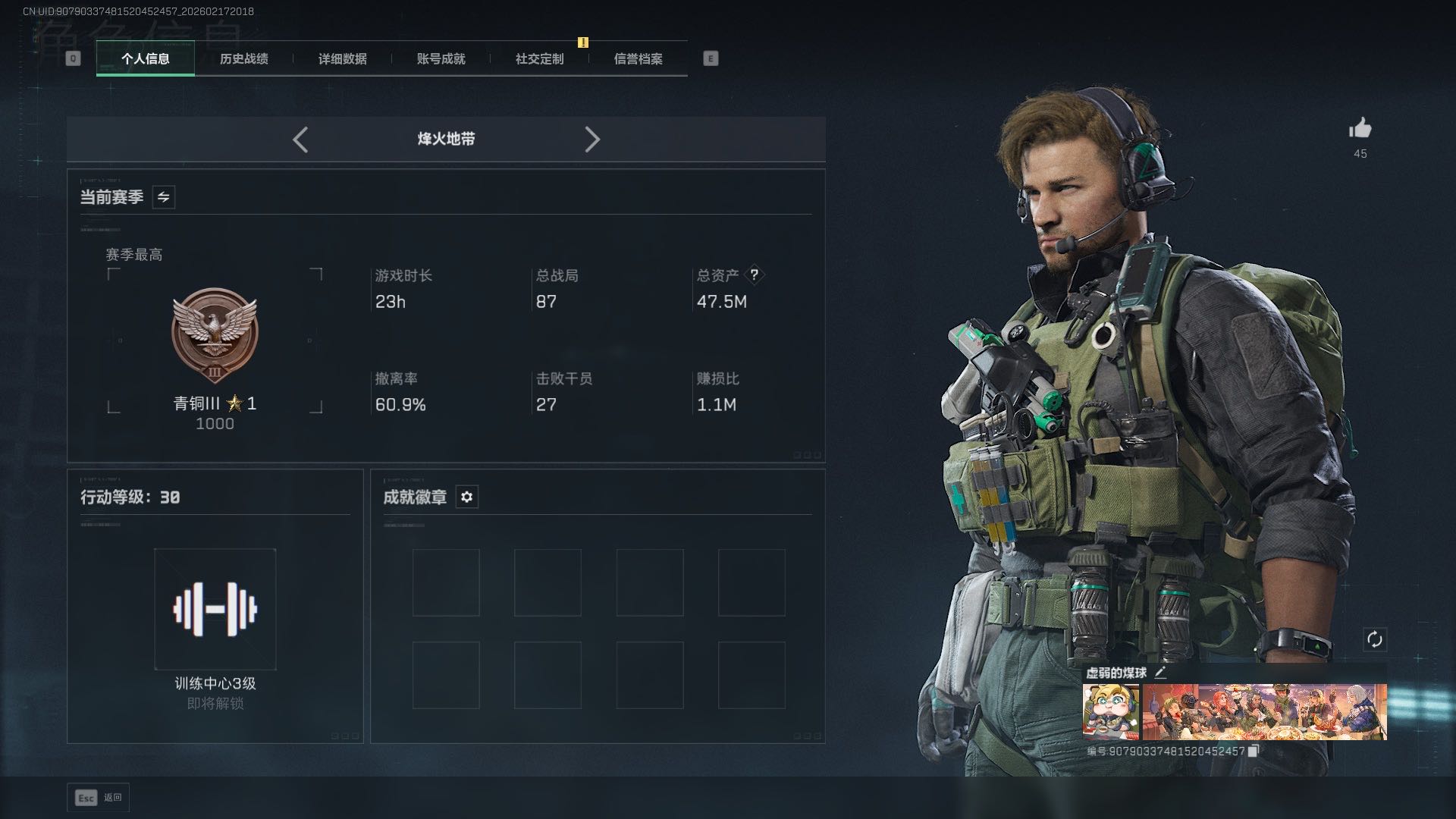Screen dimensions: 1456x819
Task: Switch to the 信誉档案 tab
Action: (x=638, y=58)
